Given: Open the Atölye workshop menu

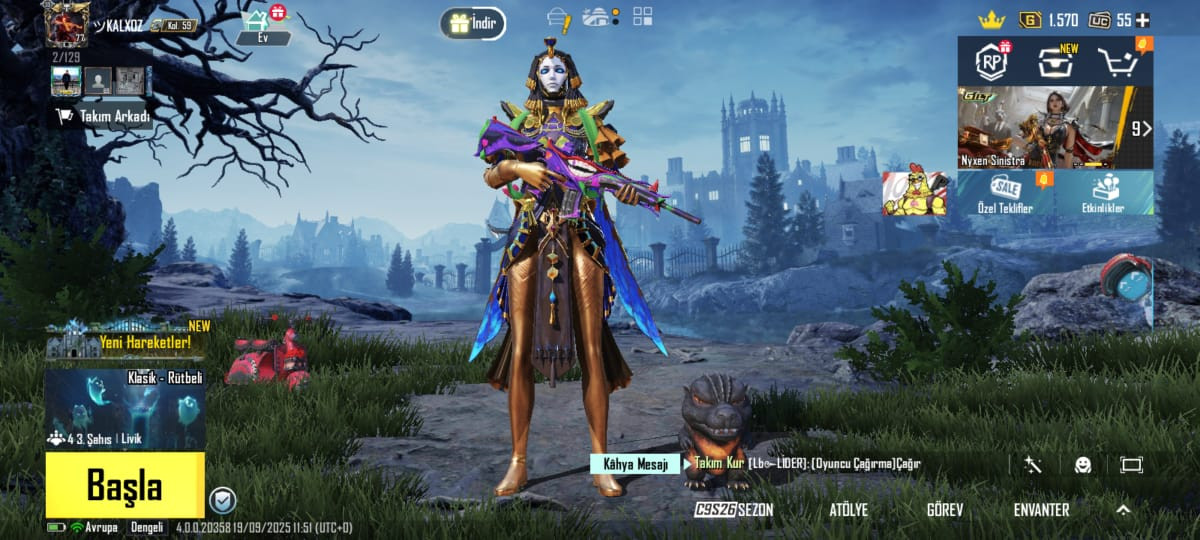Looking at the screenshot, I should [x=848, y=510].
